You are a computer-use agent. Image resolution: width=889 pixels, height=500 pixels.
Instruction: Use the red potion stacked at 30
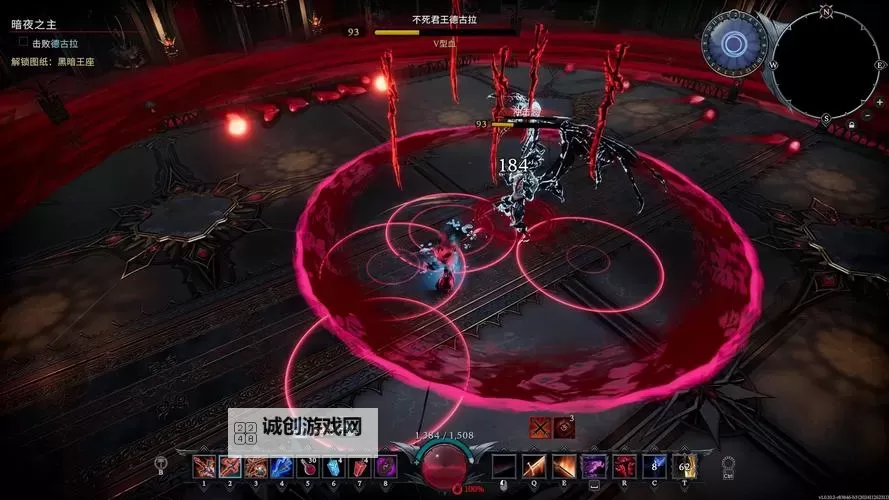point(308,467)
